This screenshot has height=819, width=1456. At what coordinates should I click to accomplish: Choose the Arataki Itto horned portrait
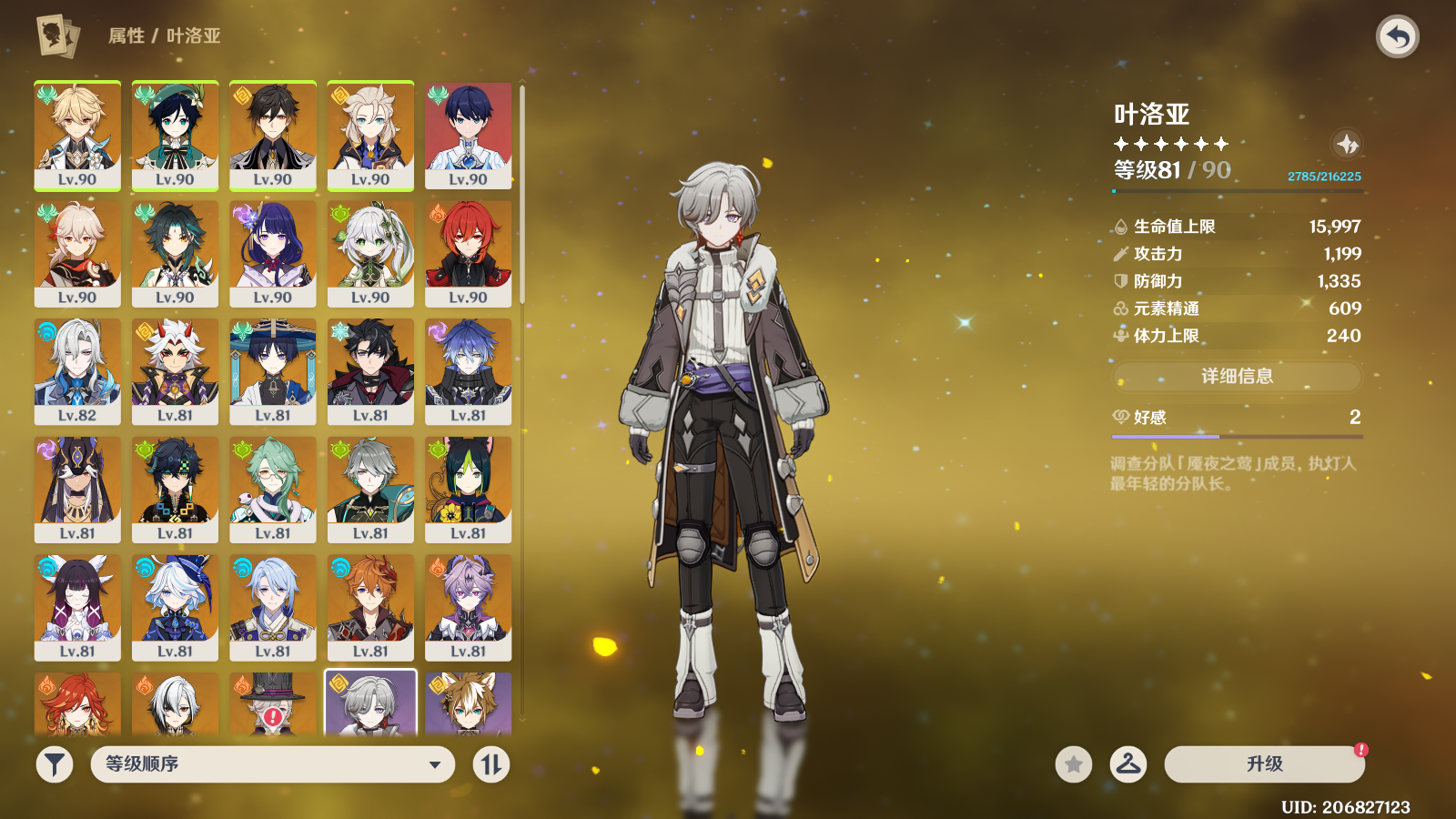coord(175,370)
